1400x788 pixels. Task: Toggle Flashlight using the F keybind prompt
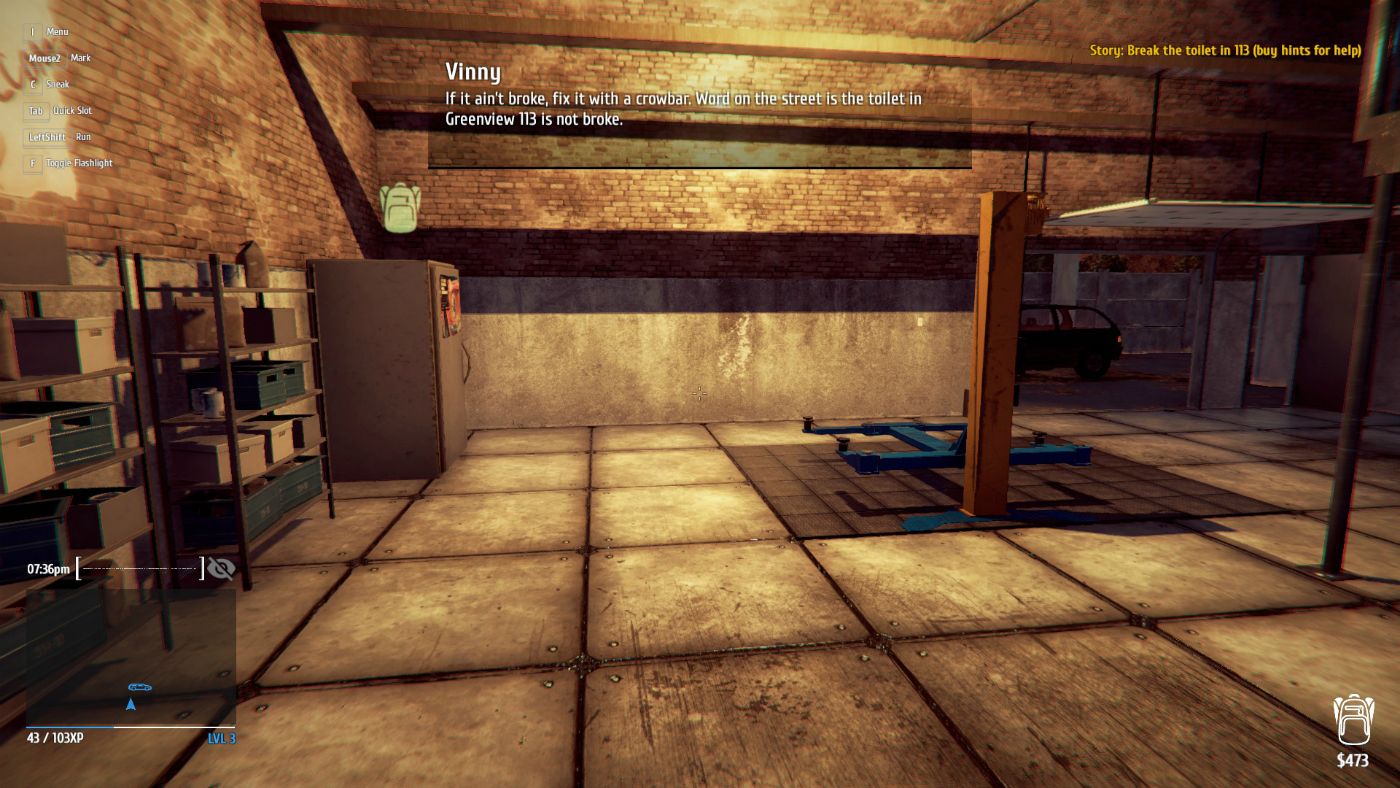click(31, 162)
